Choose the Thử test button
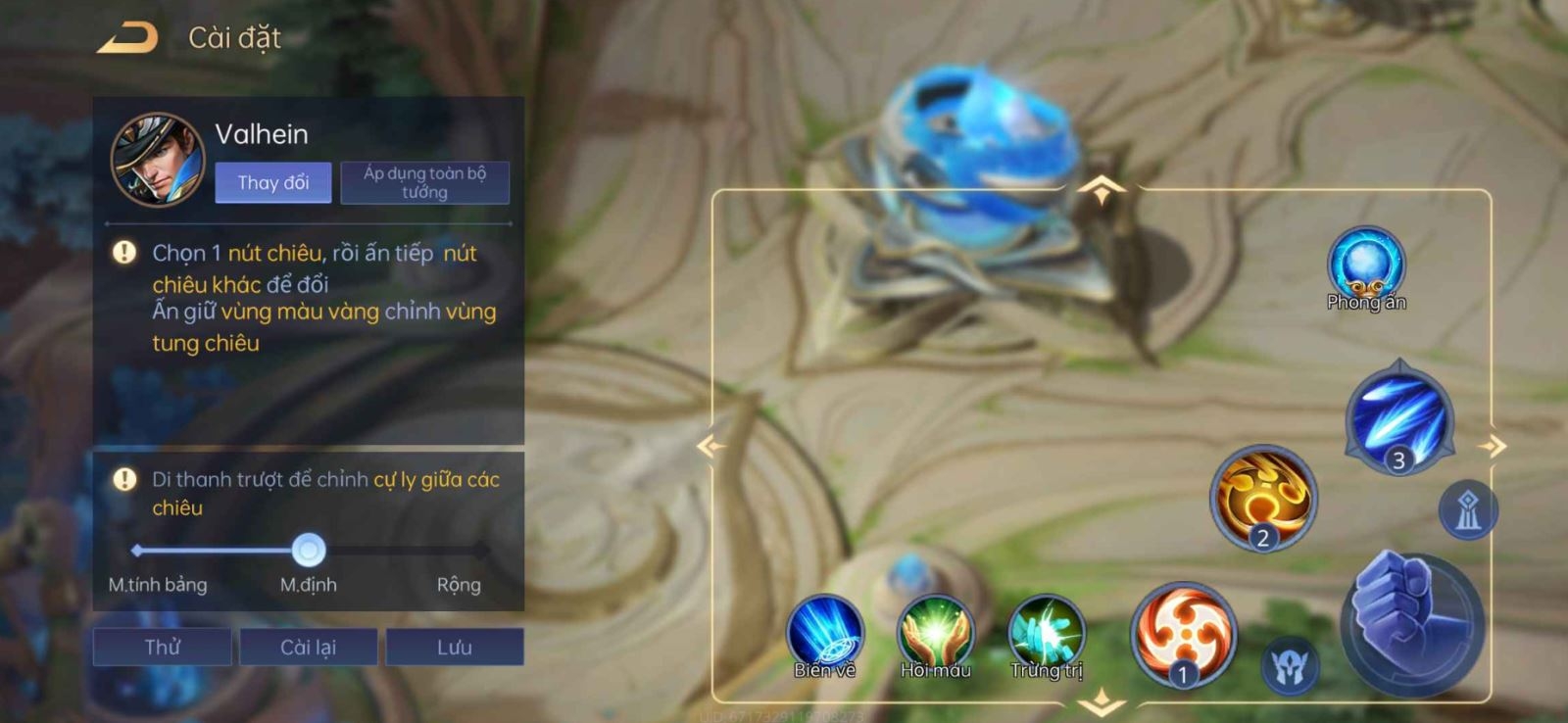Viewport: 1568px width, 723px height. tap(162, 648)
